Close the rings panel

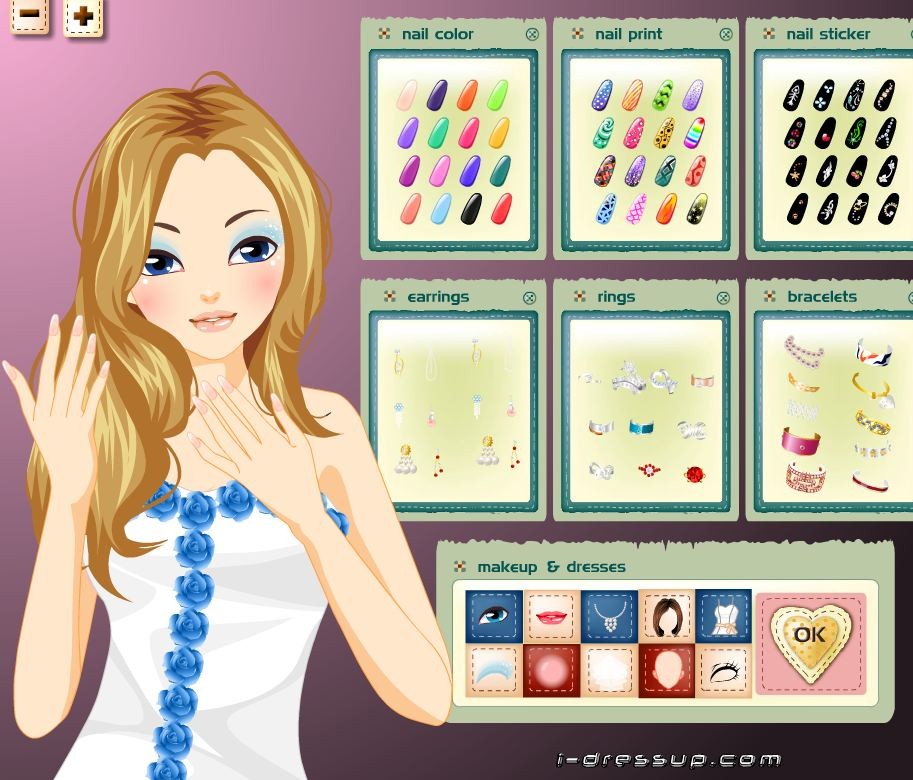click(723, 297)
